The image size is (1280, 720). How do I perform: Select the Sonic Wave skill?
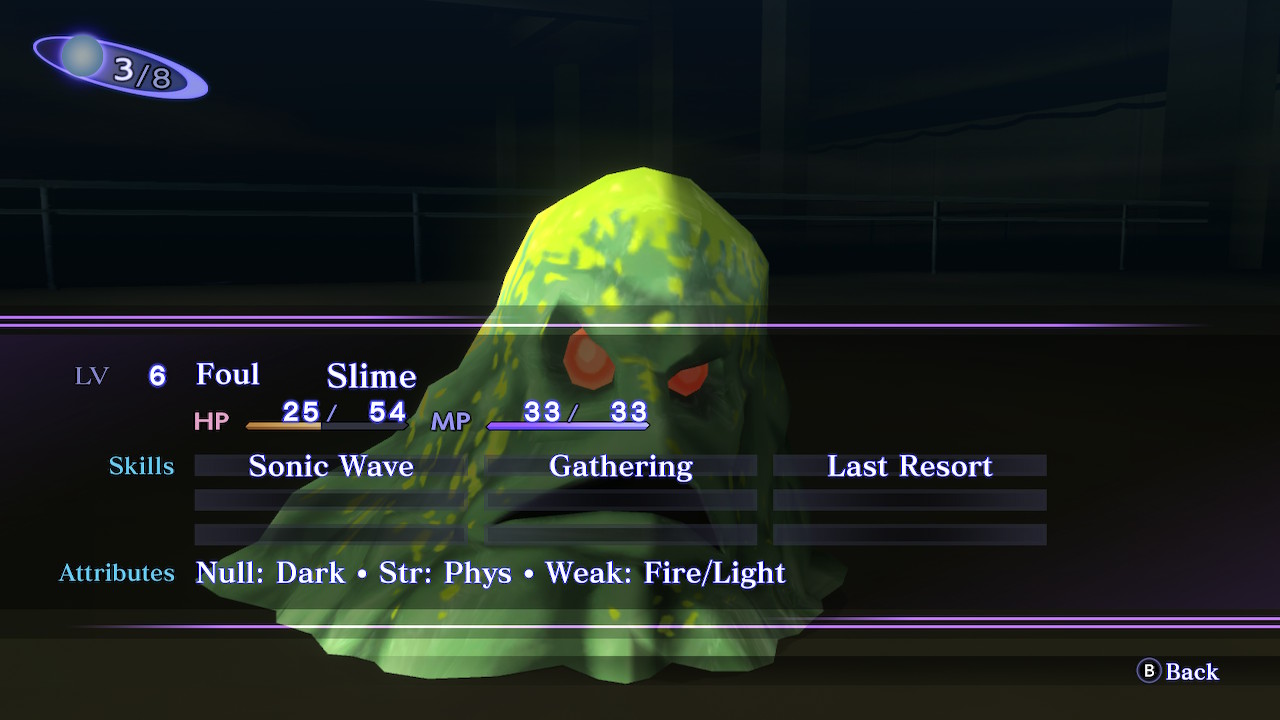point(330,466)
